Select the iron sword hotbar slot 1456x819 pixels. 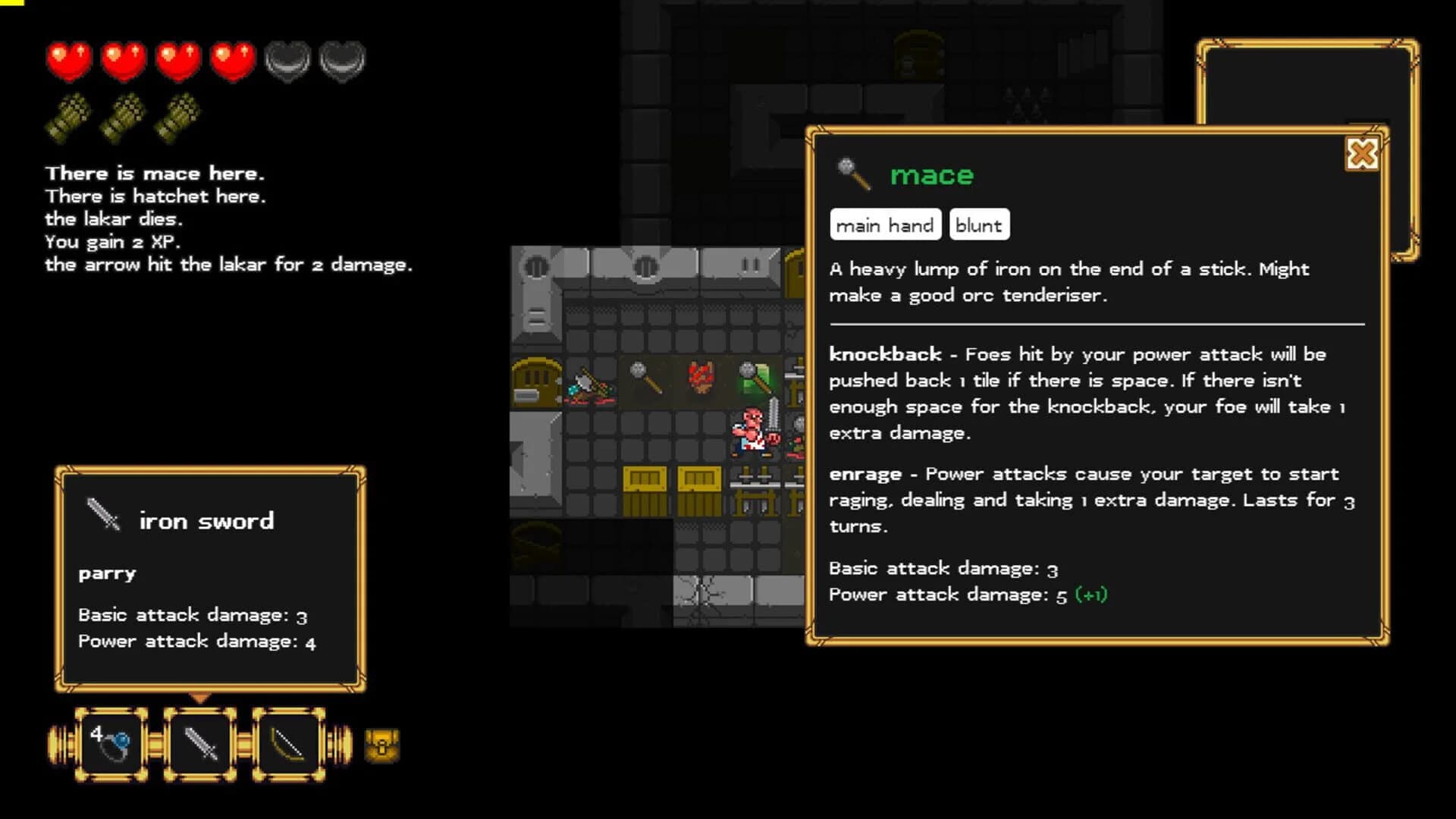tap(199, 742)
